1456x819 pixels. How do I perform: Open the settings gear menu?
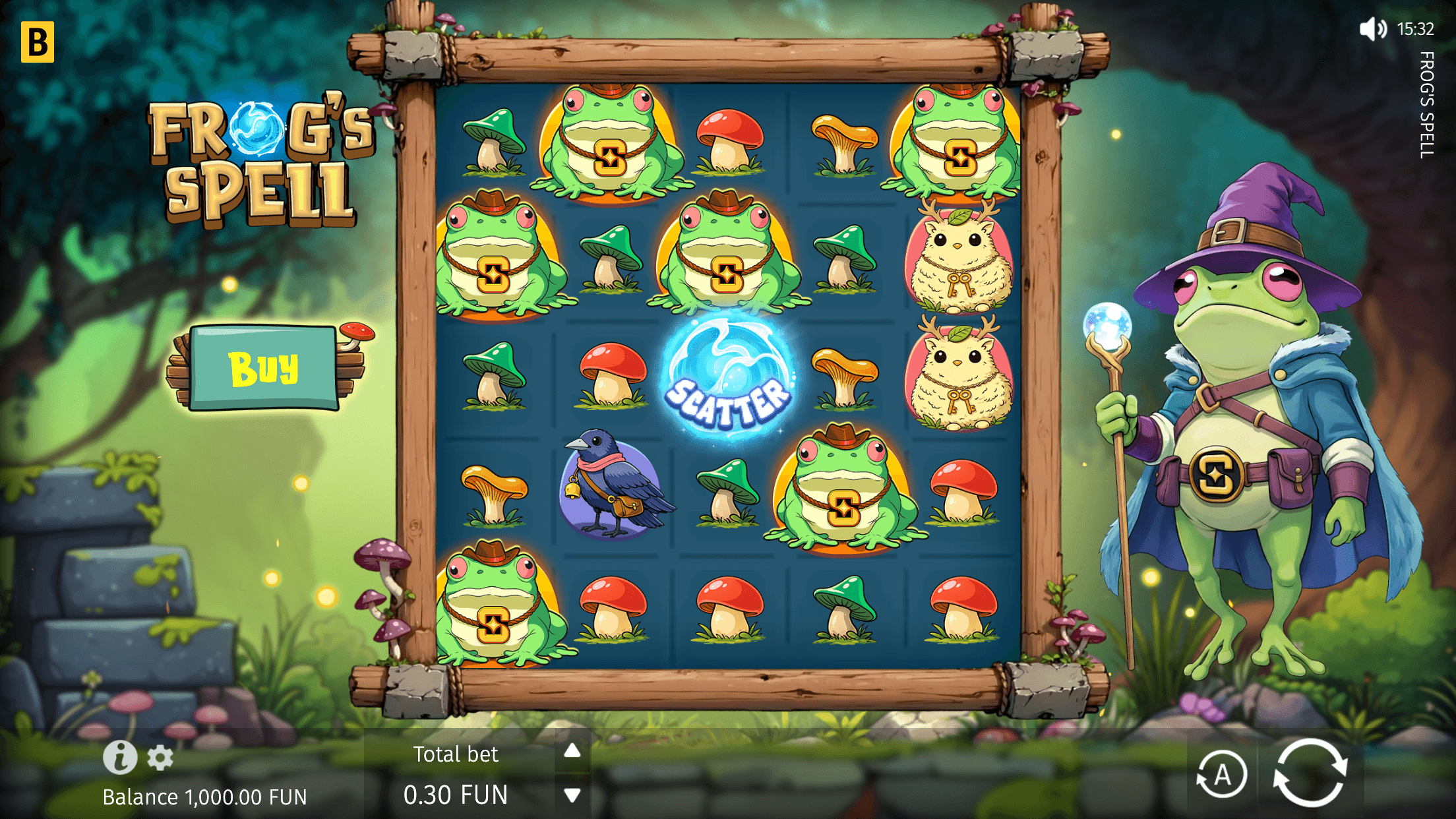pos(160,757)
